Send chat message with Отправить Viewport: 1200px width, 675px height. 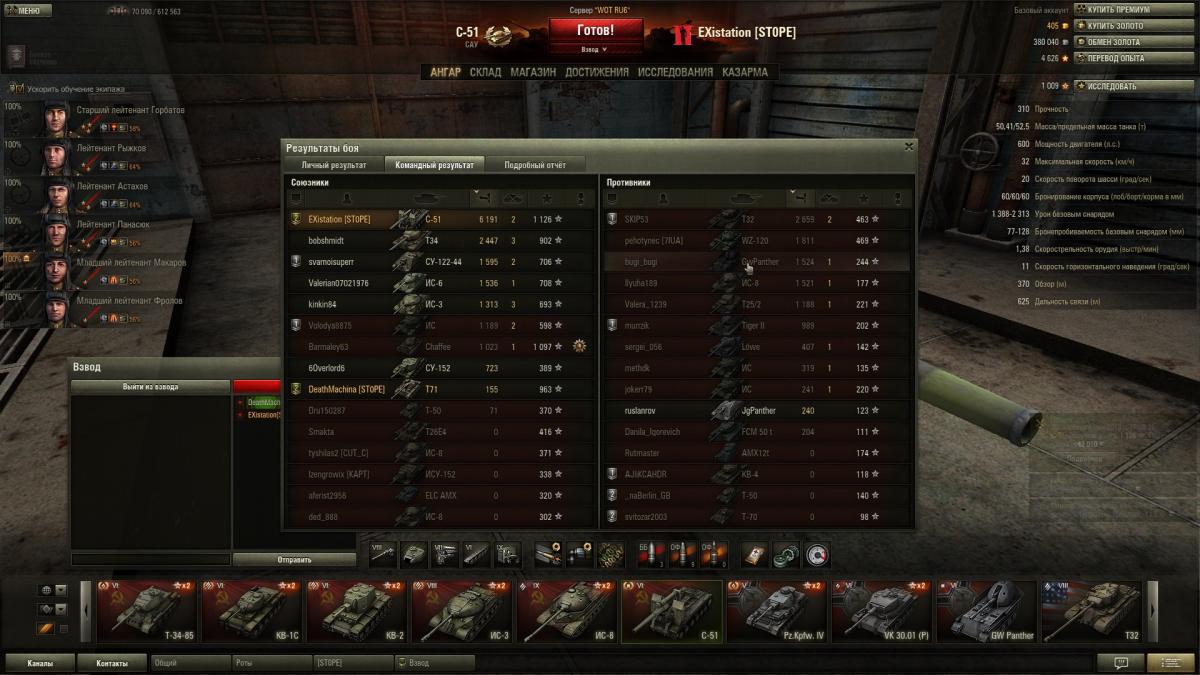click(294, 560)
